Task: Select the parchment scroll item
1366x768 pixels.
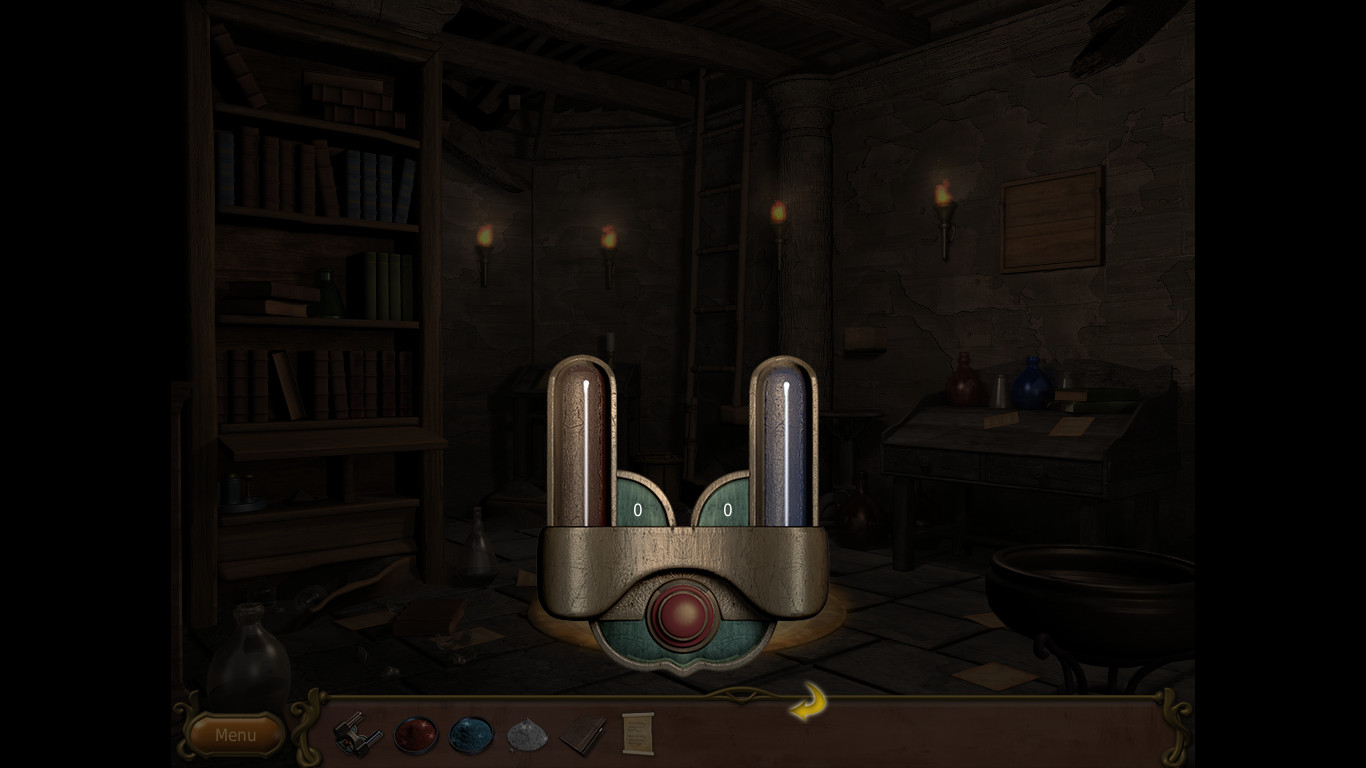Action: [637, 733]
